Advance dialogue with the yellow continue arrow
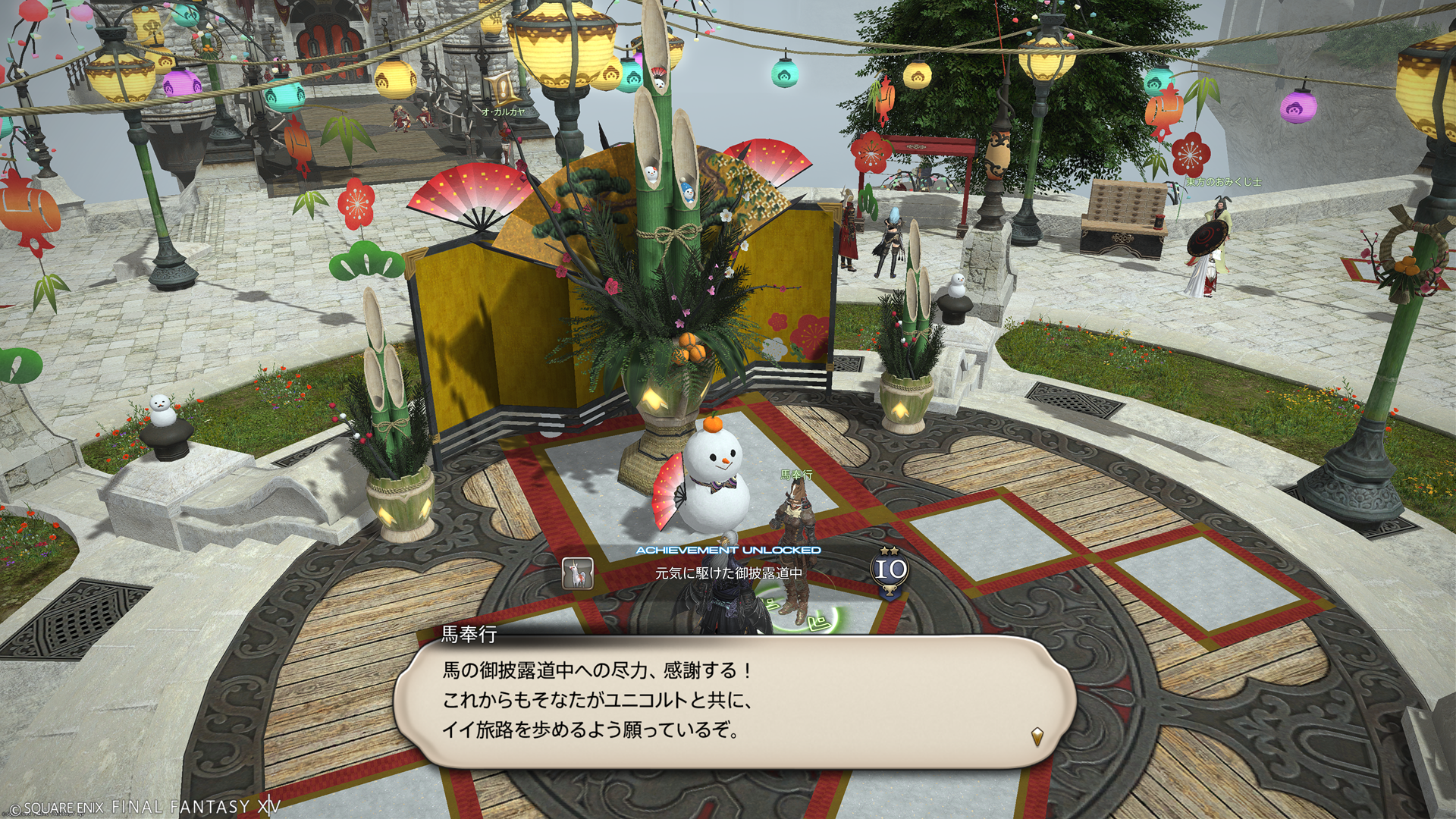1456x819 pixels. pos(1037,735)
